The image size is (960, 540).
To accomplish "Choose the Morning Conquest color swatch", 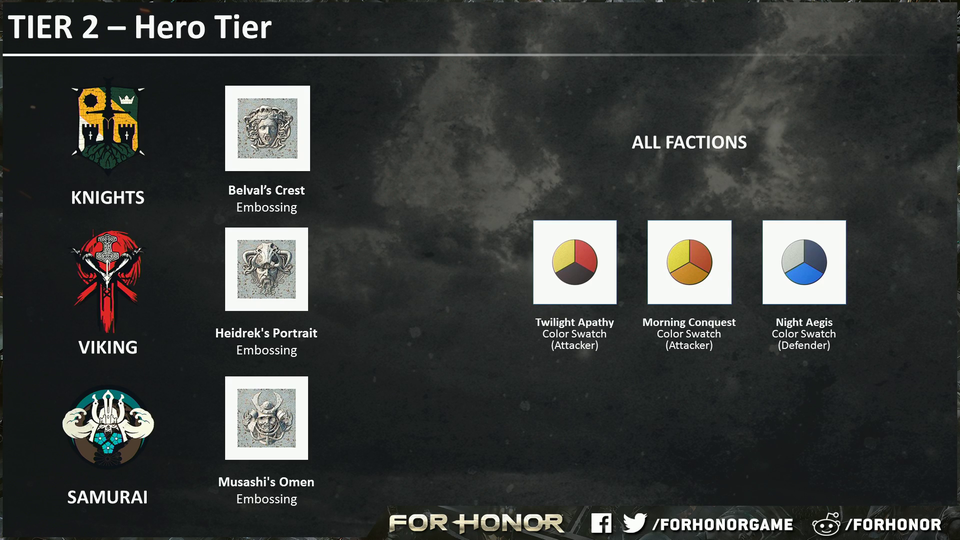I will [689, 262].
